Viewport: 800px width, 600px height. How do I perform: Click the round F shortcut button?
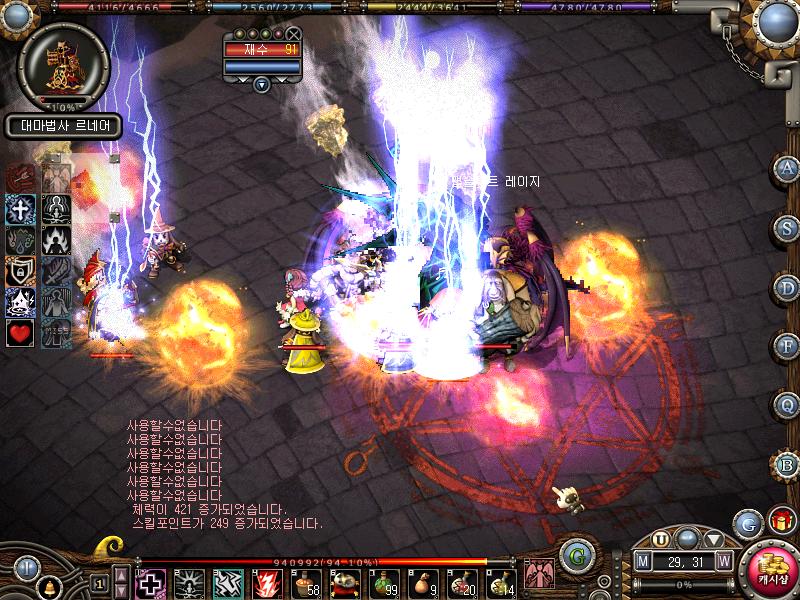[x=787, y=346]
